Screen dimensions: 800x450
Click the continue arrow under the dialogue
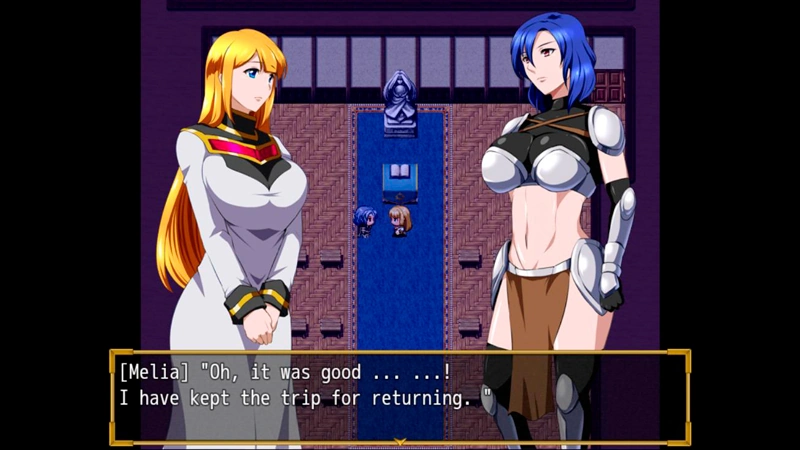(x=400, y=441)
